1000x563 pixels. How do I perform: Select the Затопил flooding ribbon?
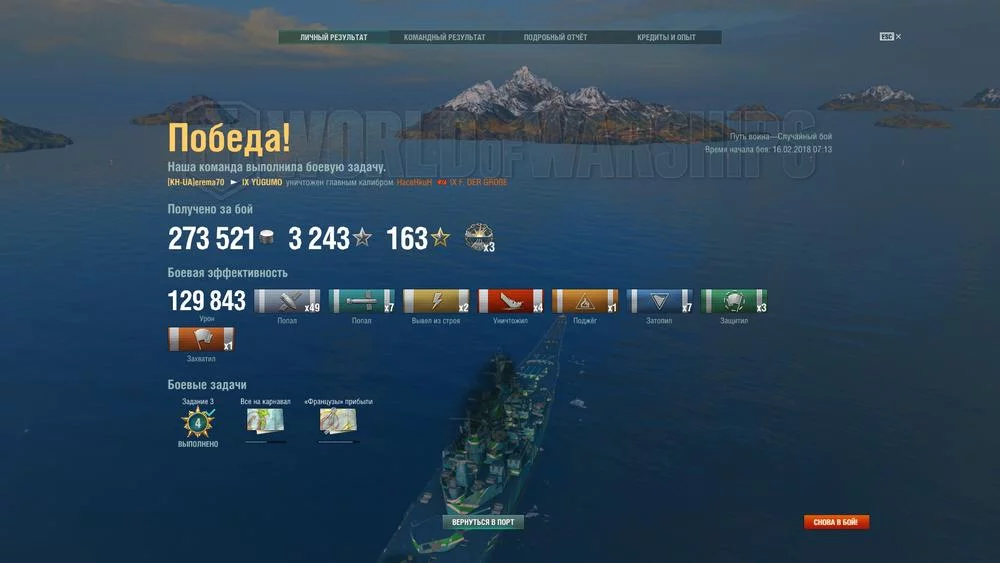tap(660, 302)
